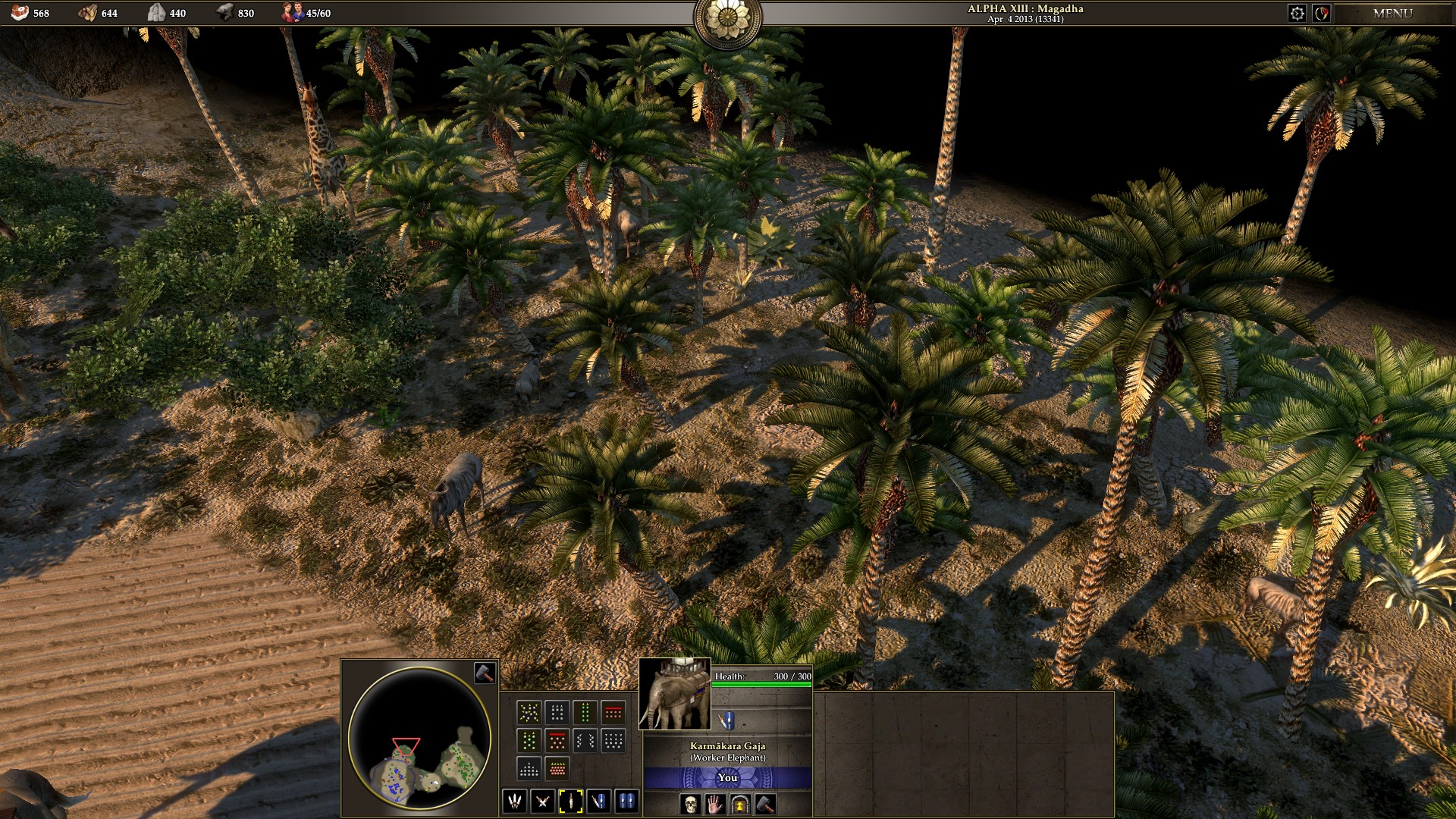The height and width of the screenshot is (819, 1456).
Task: Click the garrison gate arrow button
Action: click(740, 804)
